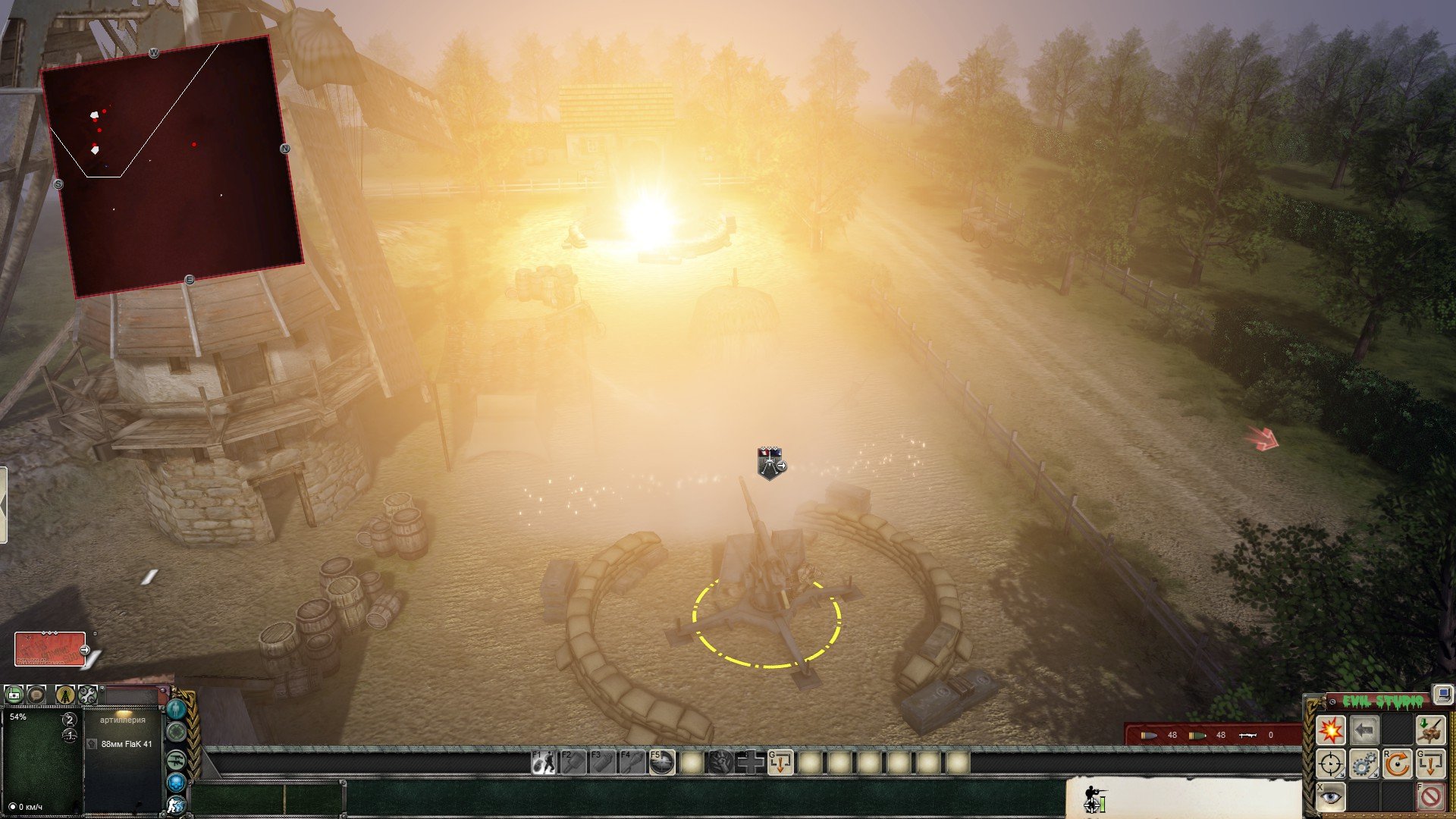Click the red prohibition cancel button

1430,797
